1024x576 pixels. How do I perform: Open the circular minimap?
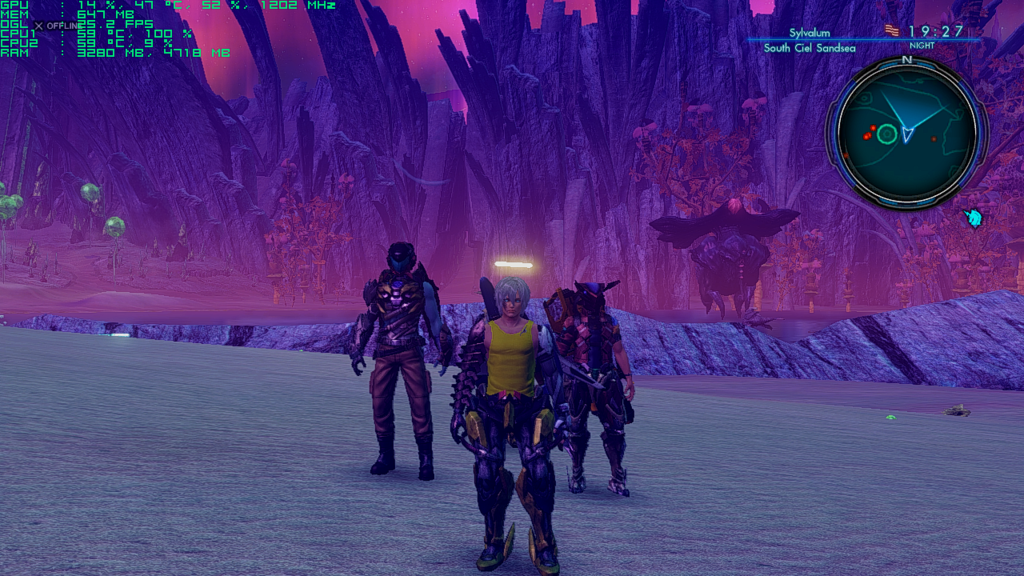[906, 132]
